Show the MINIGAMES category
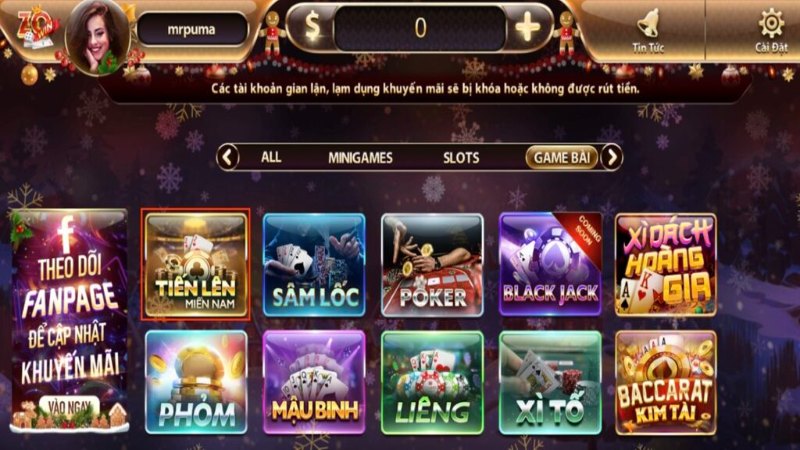The width and height of the screenshot is (800, 450). tap(360, 157)
